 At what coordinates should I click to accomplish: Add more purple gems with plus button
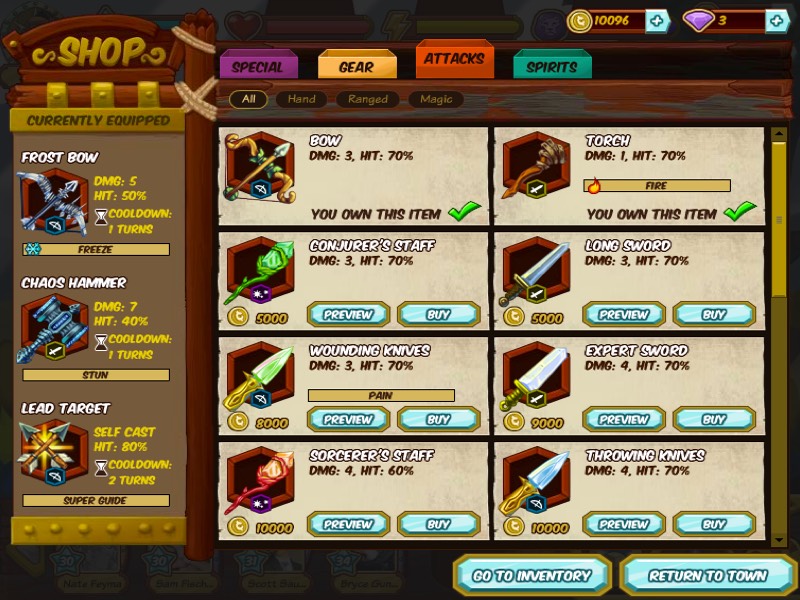coord(777,20)
